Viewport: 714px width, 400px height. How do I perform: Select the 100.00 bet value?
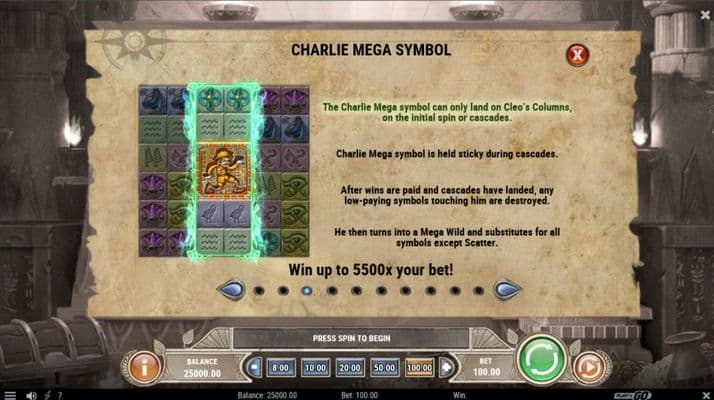[x=420, y=368]
